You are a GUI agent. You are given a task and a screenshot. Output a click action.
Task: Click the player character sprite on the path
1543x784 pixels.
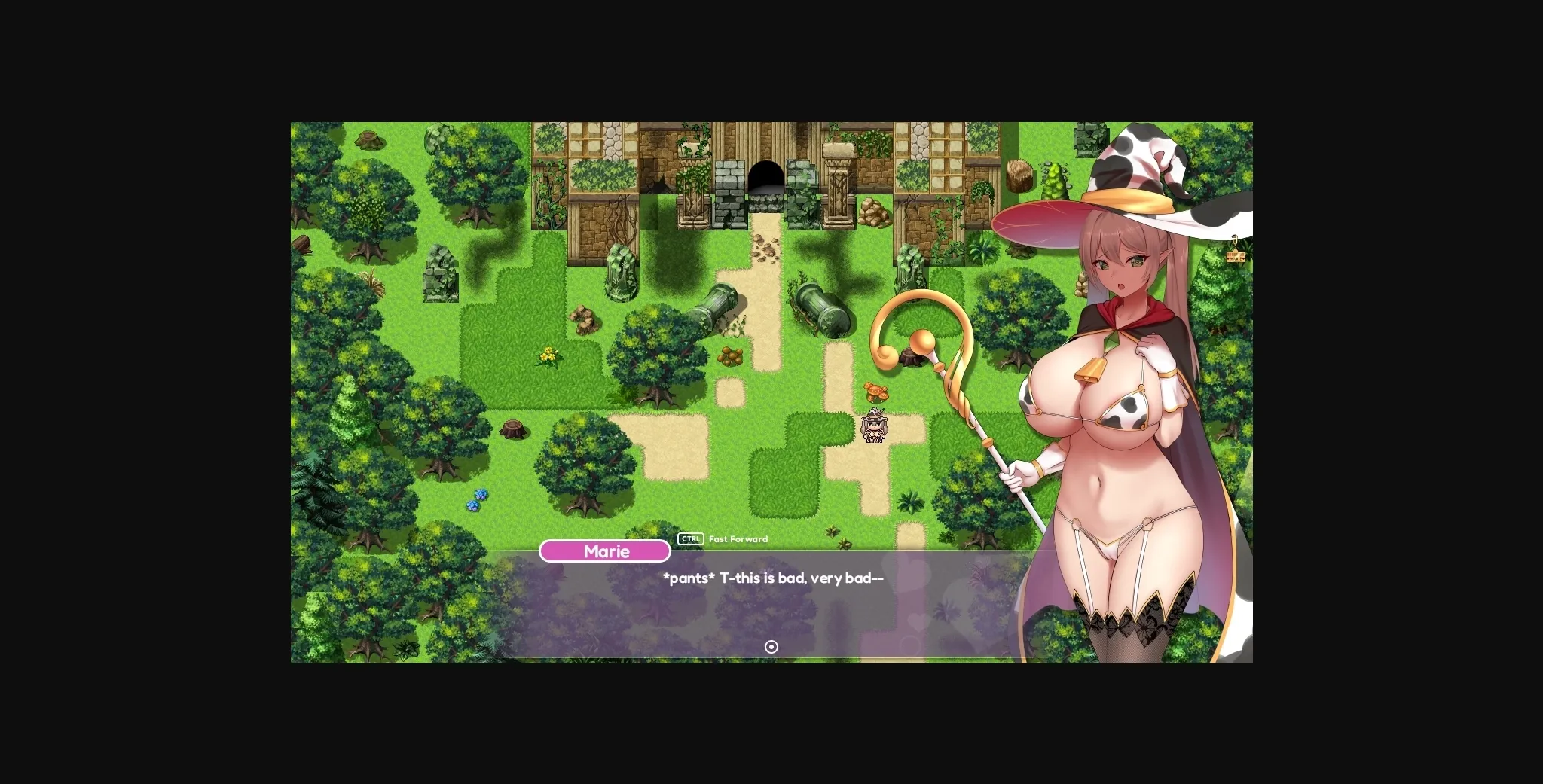coord(875,426)
